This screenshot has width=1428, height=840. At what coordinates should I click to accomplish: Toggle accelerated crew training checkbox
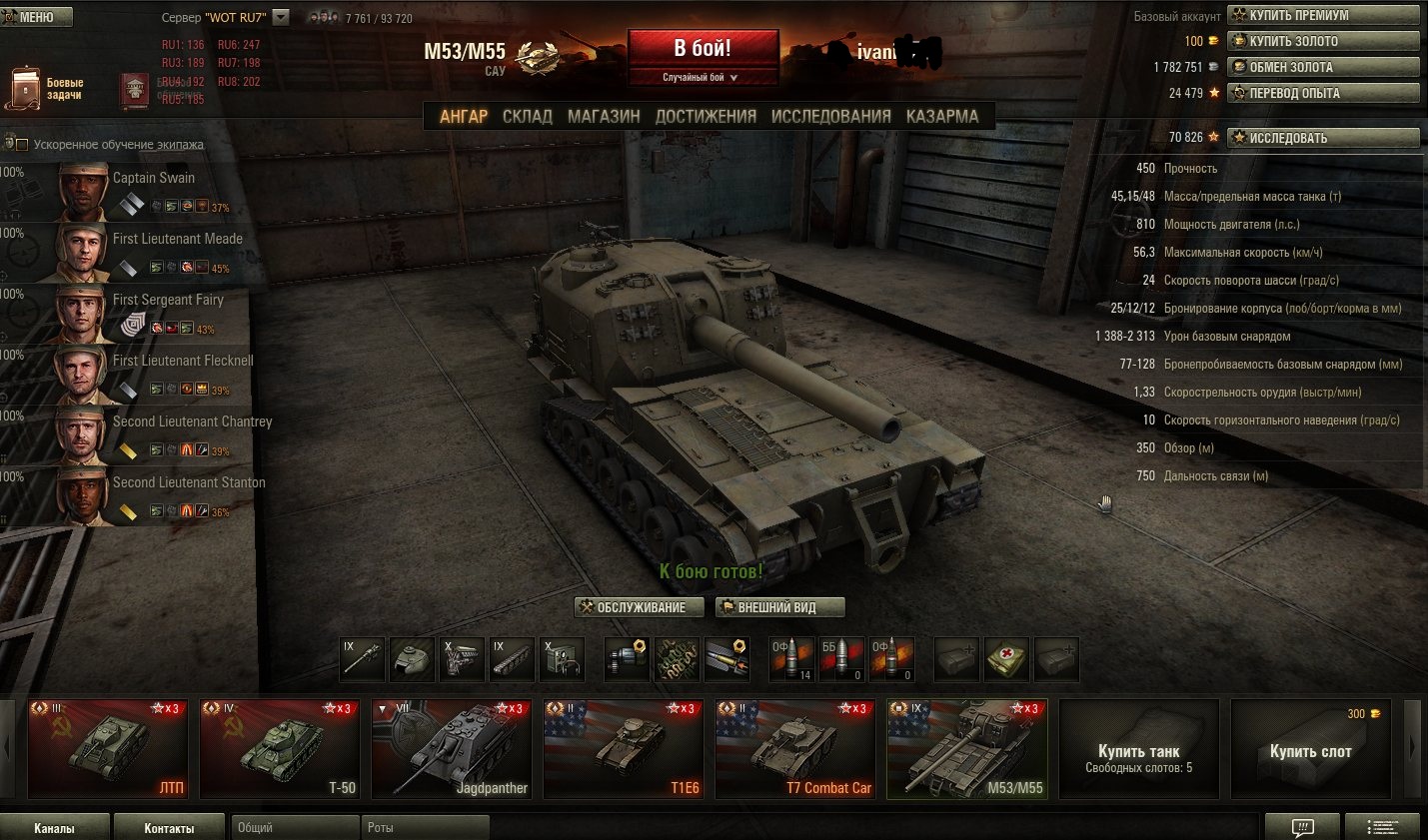point(22,145)
